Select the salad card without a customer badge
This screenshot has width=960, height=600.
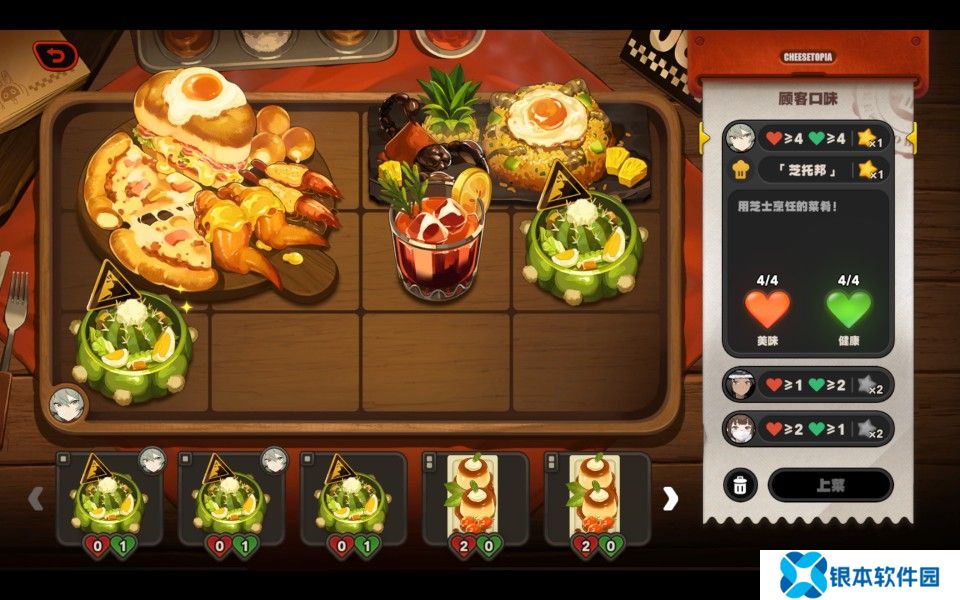coord(353,498)
